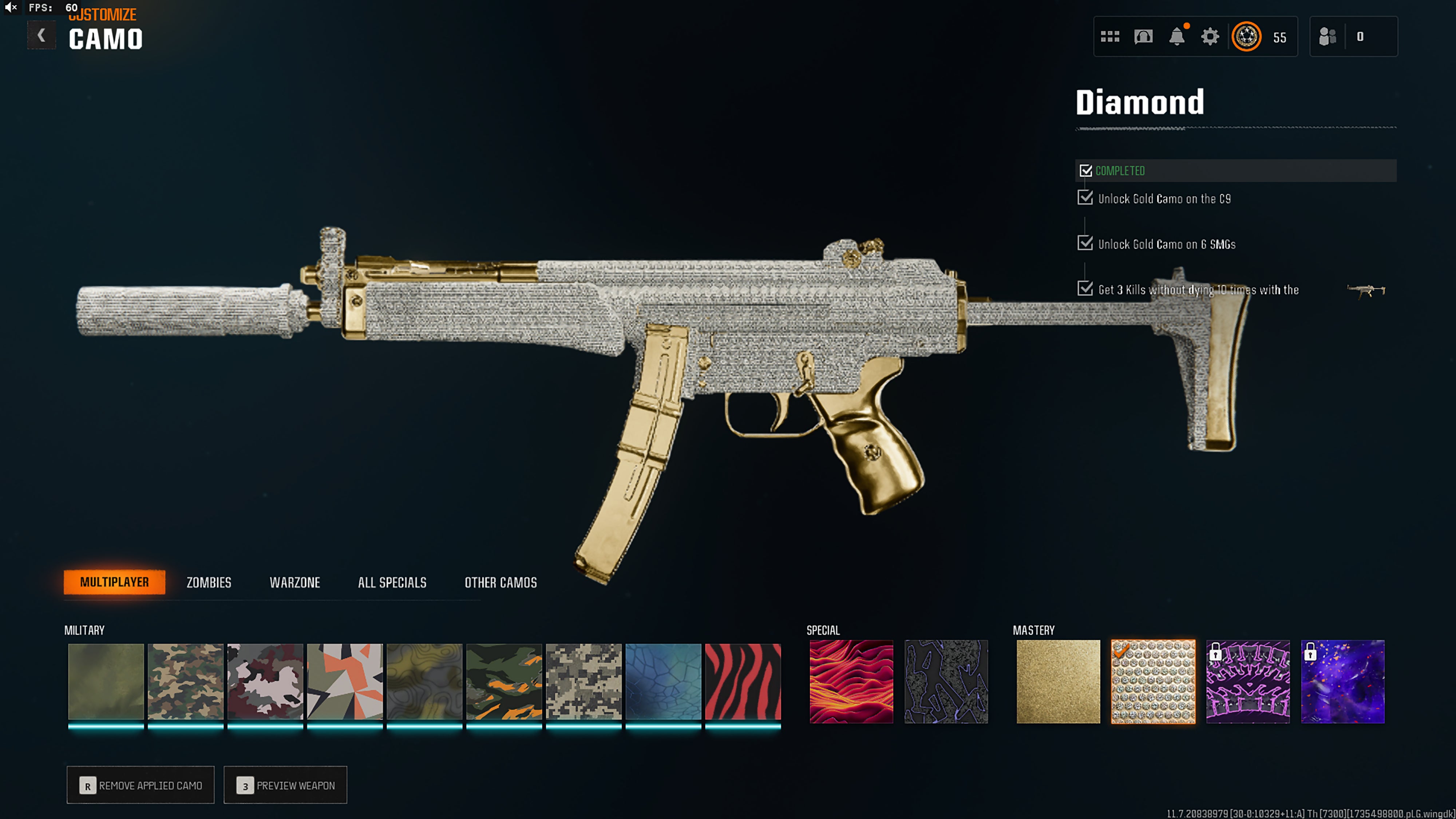The width and height of the screenshot is (1456, 819).
Task: Choose the woodland green-brown camo swatch
Action: click(185, 682)
